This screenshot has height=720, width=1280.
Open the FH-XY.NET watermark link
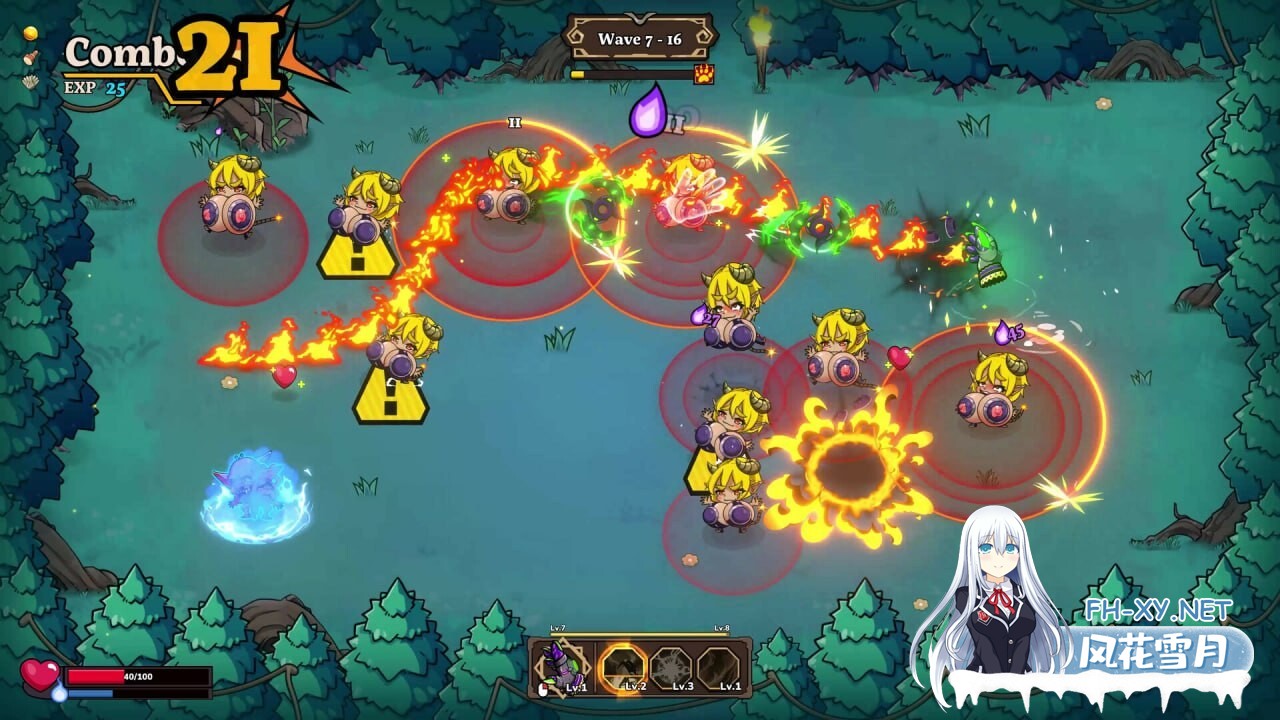click(x=1158, y=609)
